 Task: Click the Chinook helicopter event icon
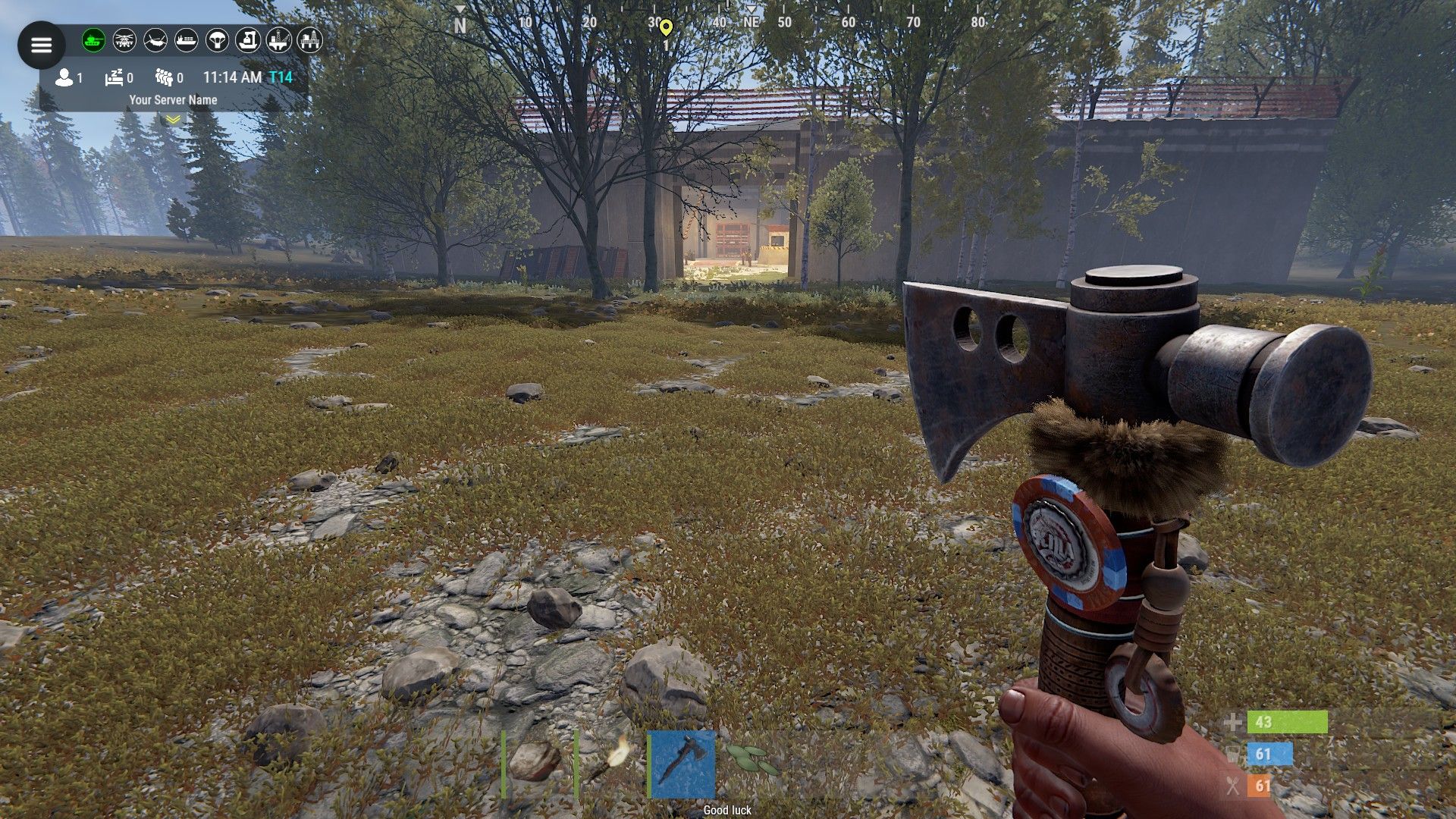click(155, 40)
